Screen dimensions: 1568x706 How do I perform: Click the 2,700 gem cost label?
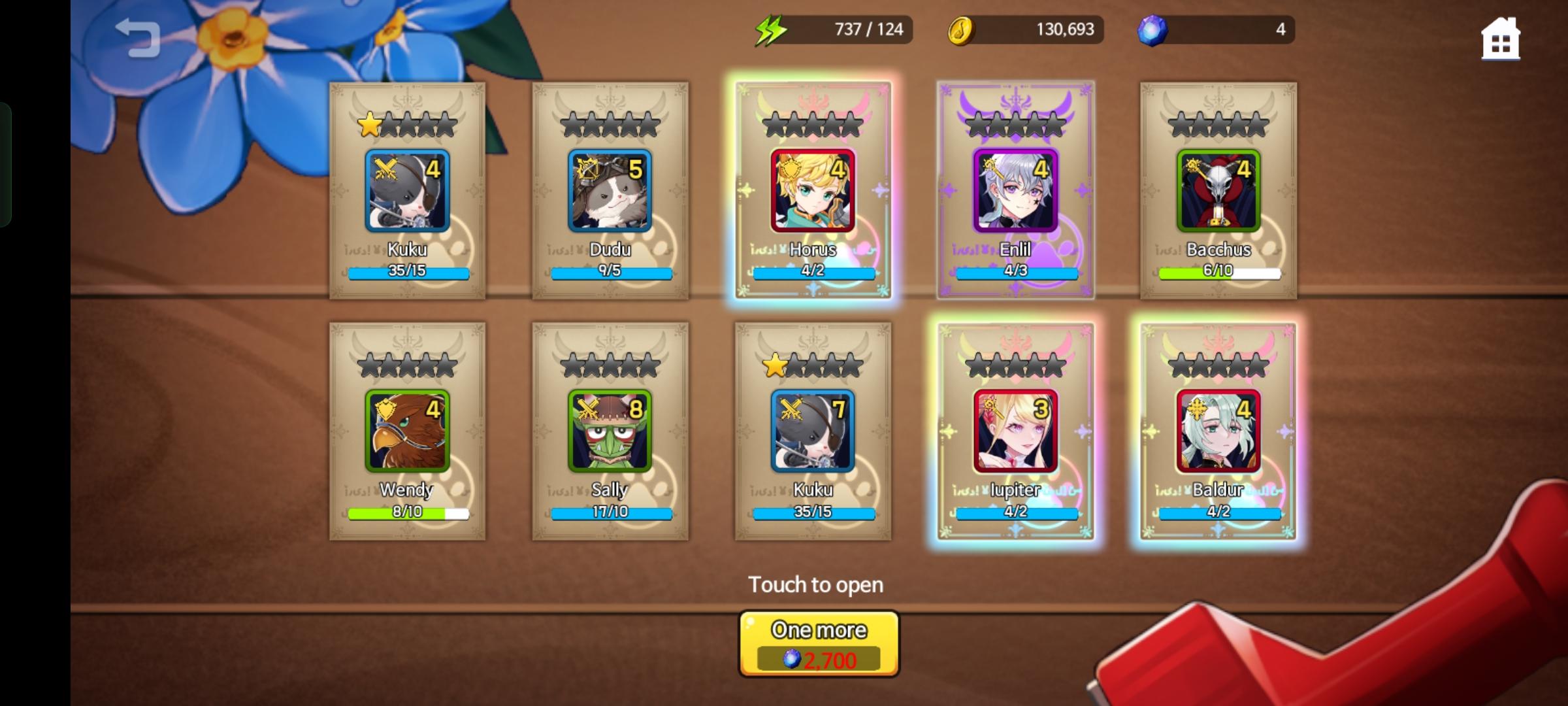point(818,661)
